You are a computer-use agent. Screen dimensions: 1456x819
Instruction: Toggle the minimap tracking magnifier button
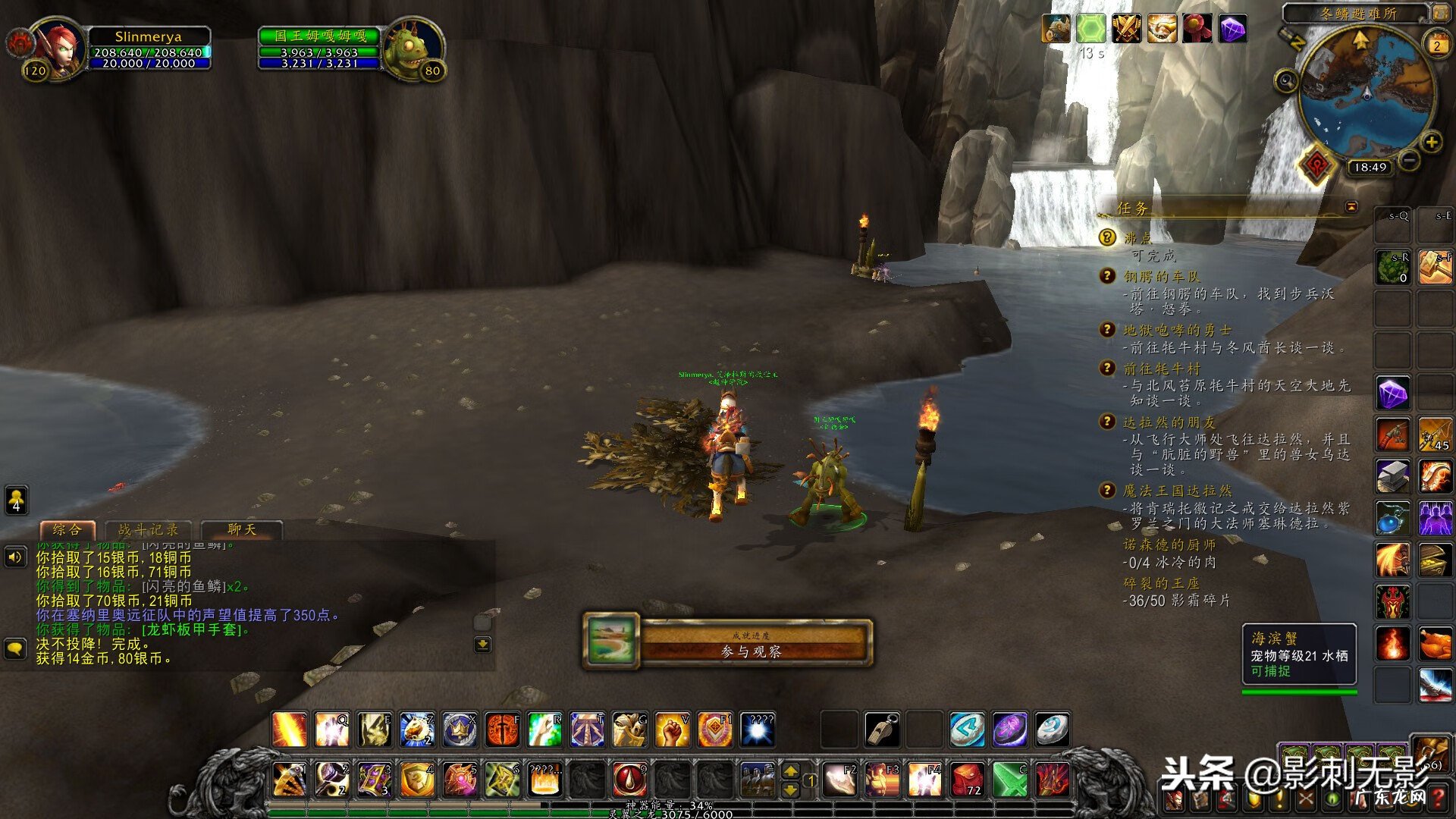click(x=1285, y=80)
